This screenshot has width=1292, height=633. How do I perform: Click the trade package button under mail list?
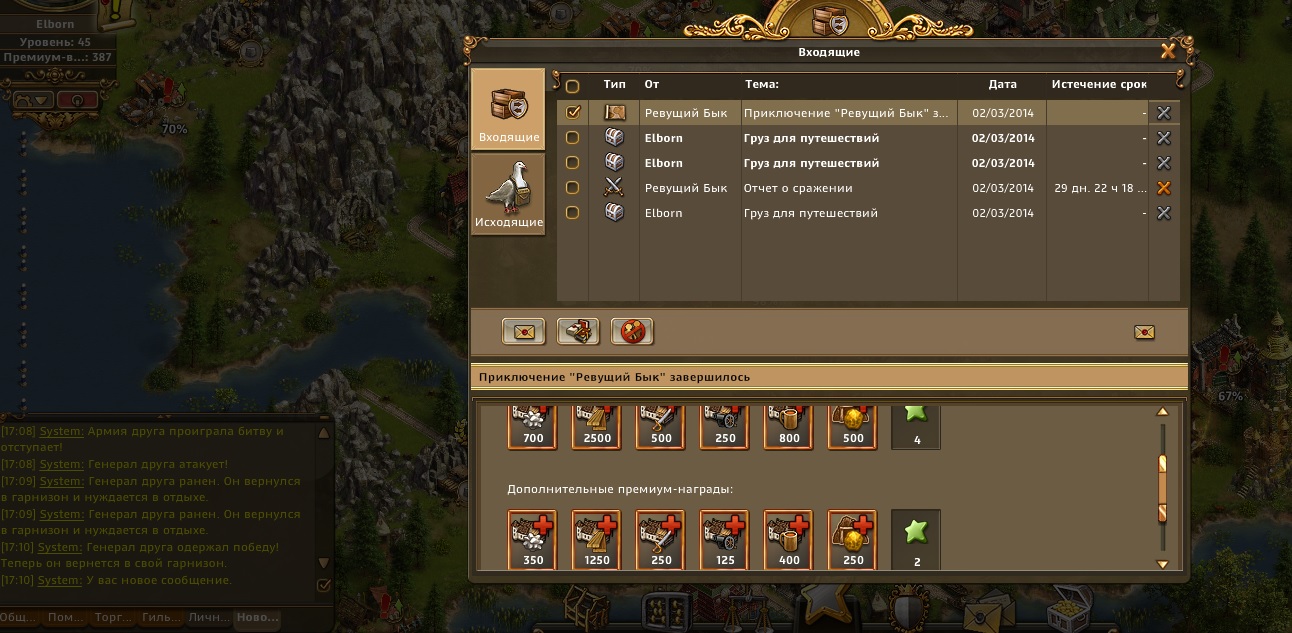click(x=578, y=331)
